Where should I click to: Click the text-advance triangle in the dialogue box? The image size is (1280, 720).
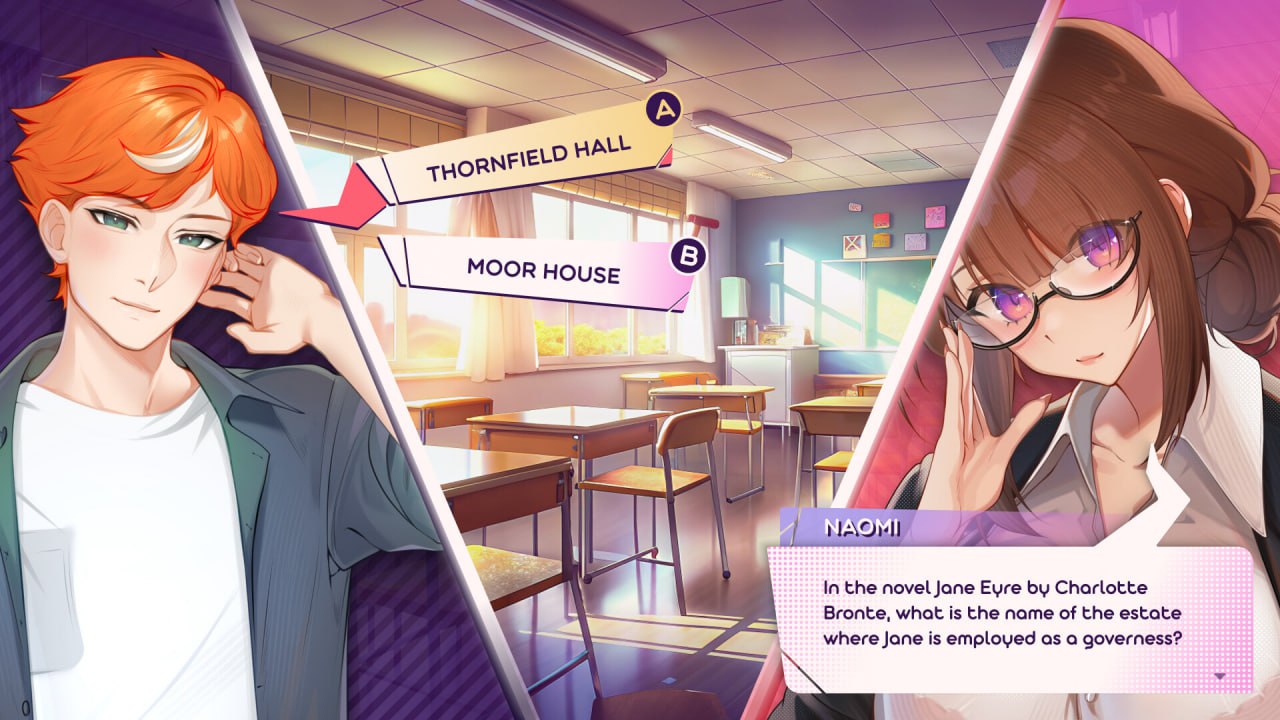[1219, 676]
